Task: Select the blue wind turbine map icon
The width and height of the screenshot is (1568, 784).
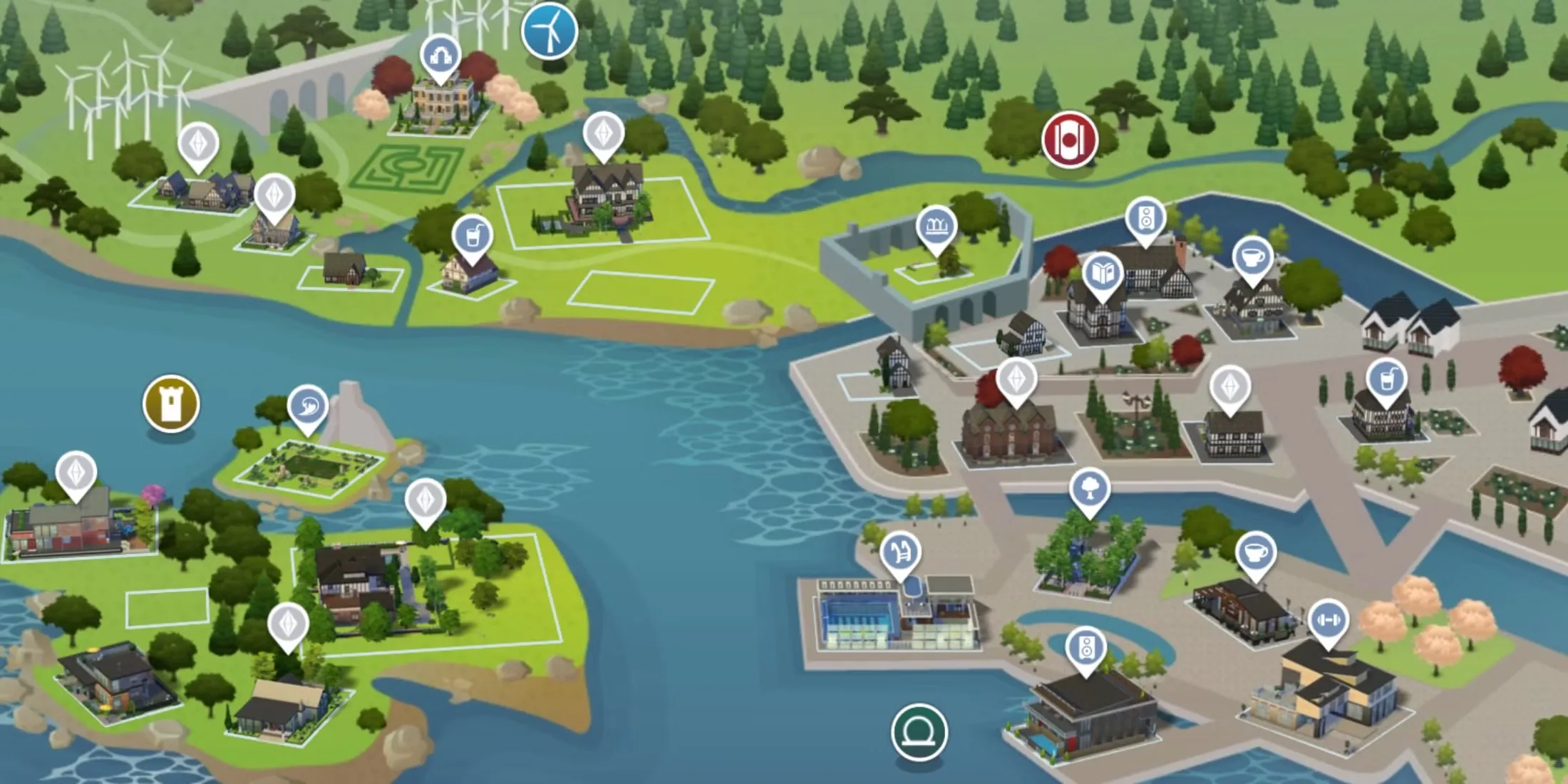Action: (549, 31)
